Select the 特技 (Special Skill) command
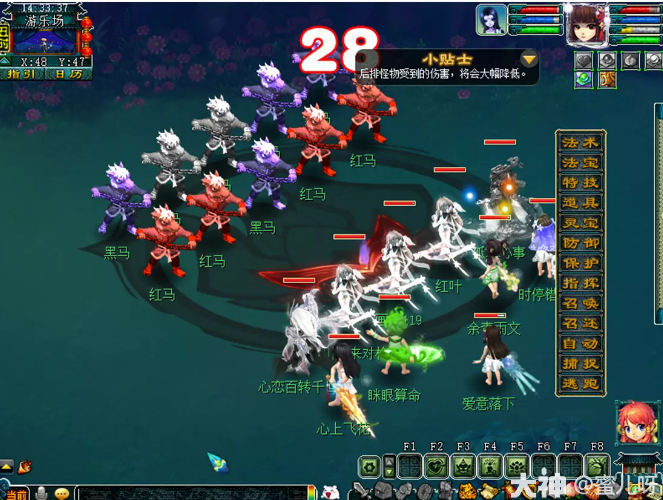663x500 pixels. pyautogui.click(x=580, y=183)
